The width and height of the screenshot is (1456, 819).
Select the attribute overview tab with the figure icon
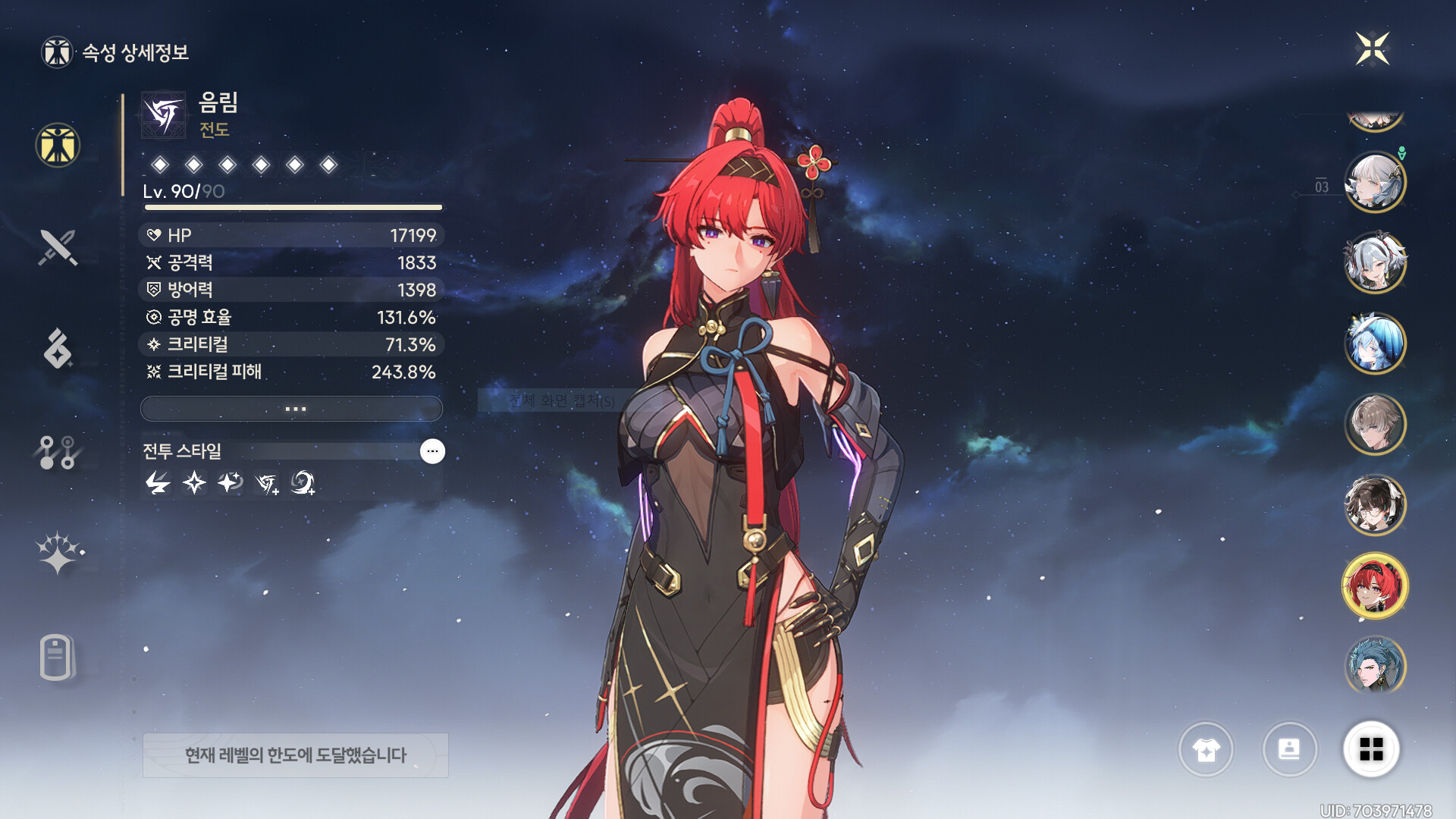(58, 145)
